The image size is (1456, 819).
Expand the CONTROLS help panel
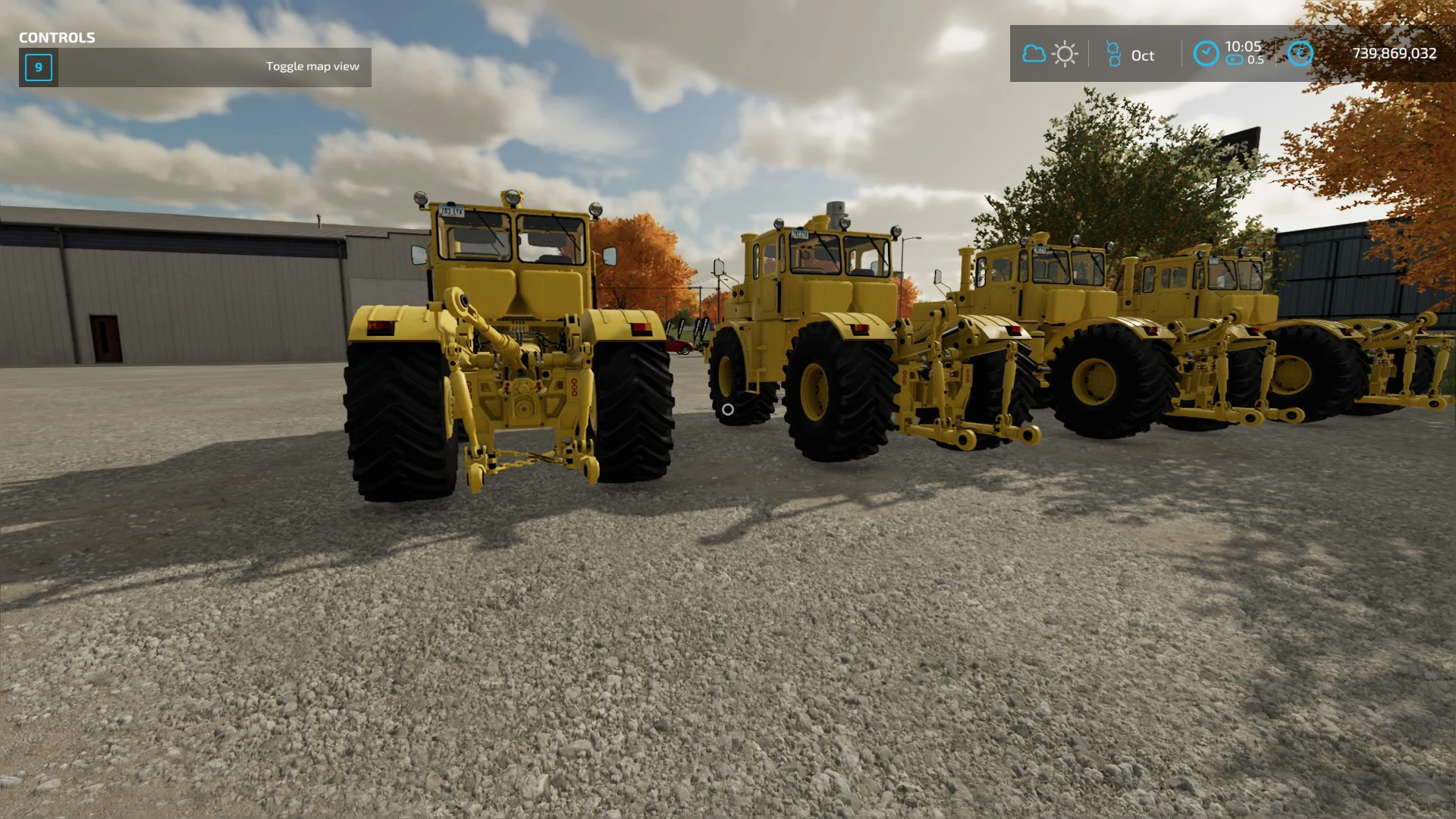pyautogui.click(x=57, y=37)
